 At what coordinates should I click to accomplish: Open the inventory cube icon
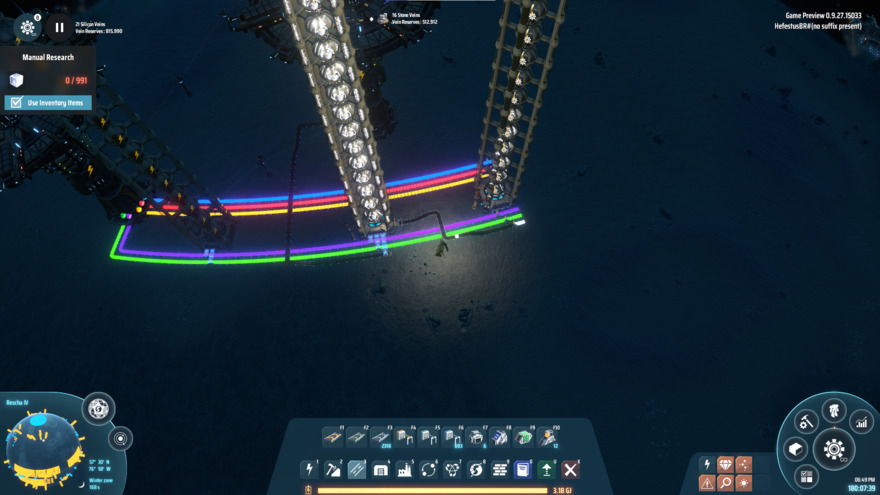click(796, 449)
